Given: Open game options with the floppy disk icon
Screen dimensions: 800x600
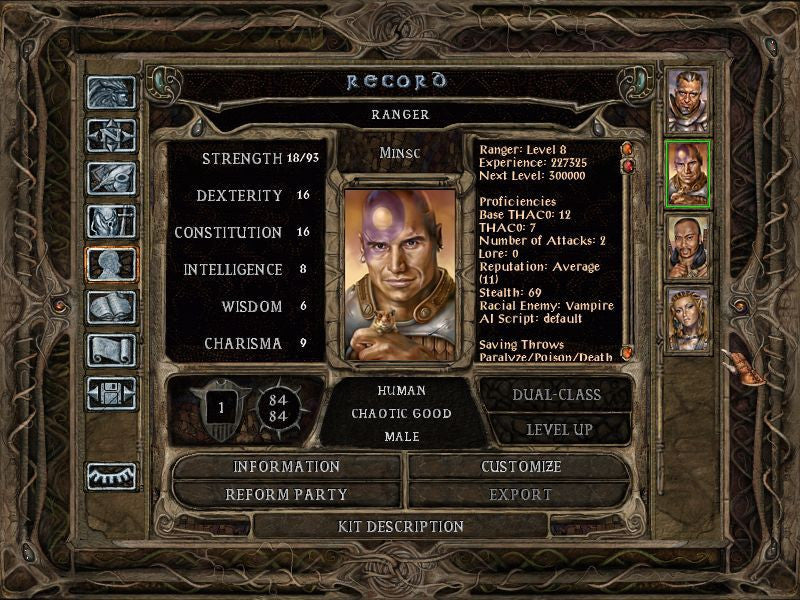Looking at the screenshot, I should click(x=111, y=393).
